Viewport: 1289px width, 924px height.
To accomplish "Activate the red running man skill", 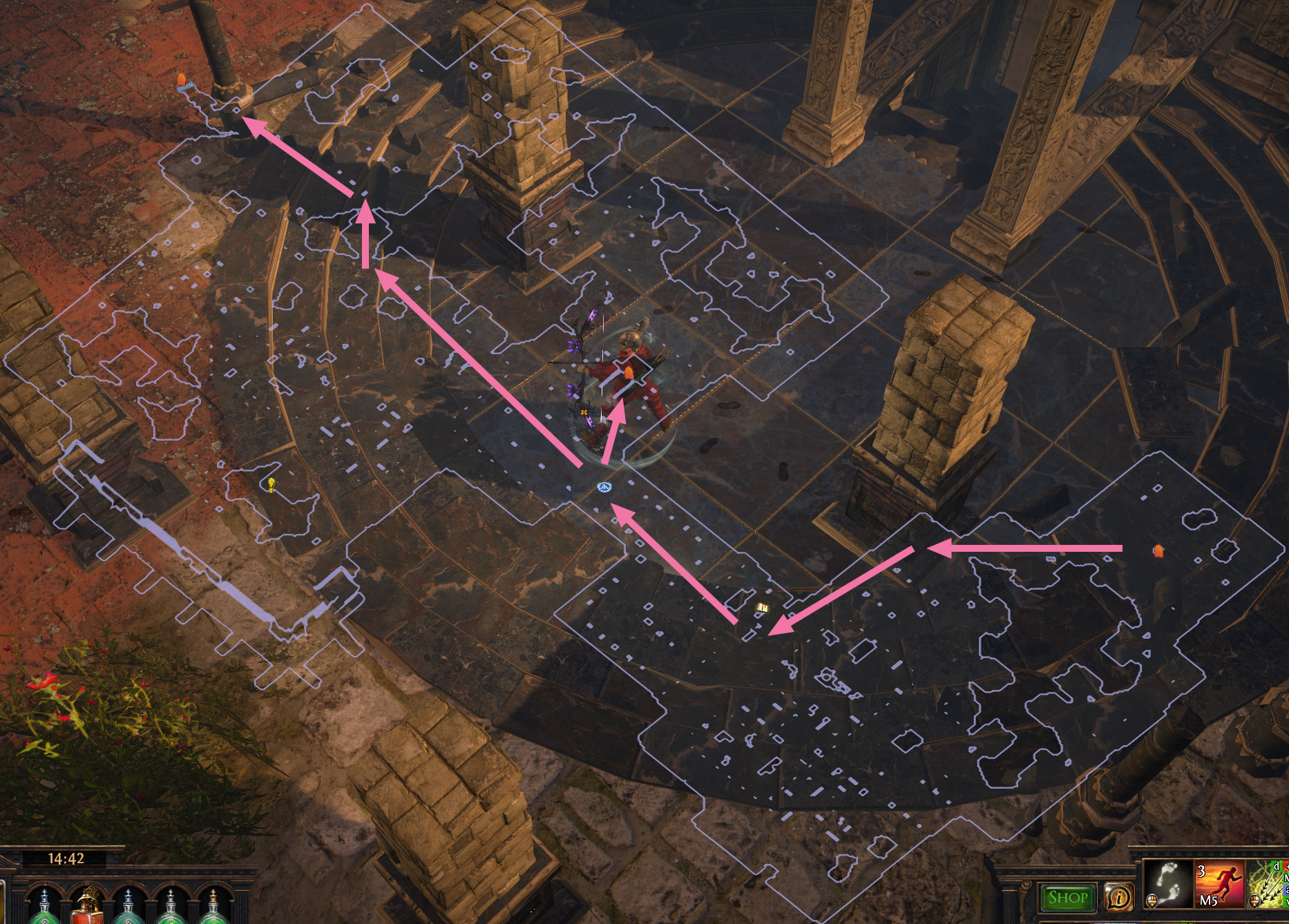I will [1219, 883].
